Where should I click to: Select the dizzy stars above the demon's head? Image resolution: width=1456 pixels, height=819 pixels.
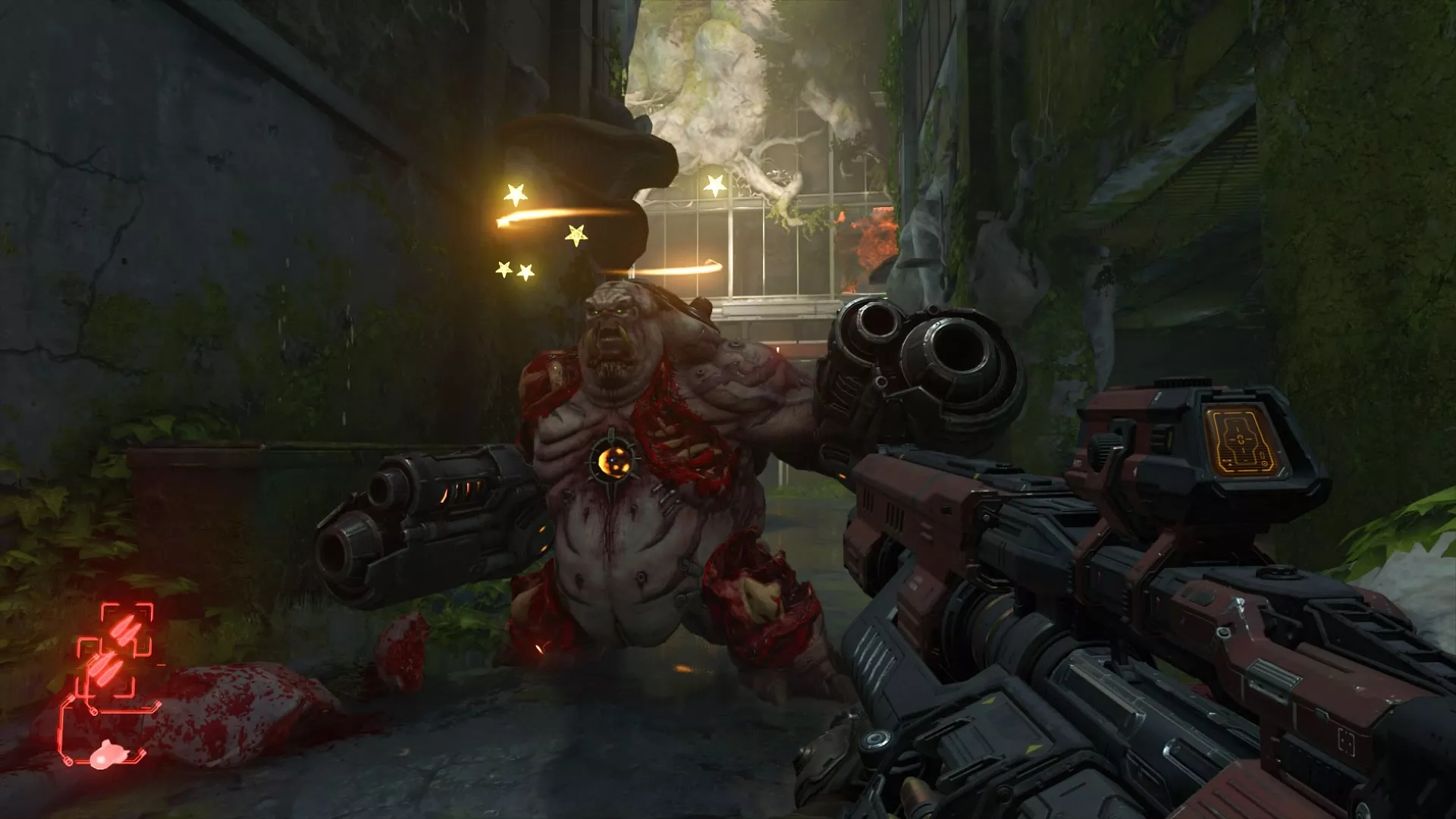531,227
